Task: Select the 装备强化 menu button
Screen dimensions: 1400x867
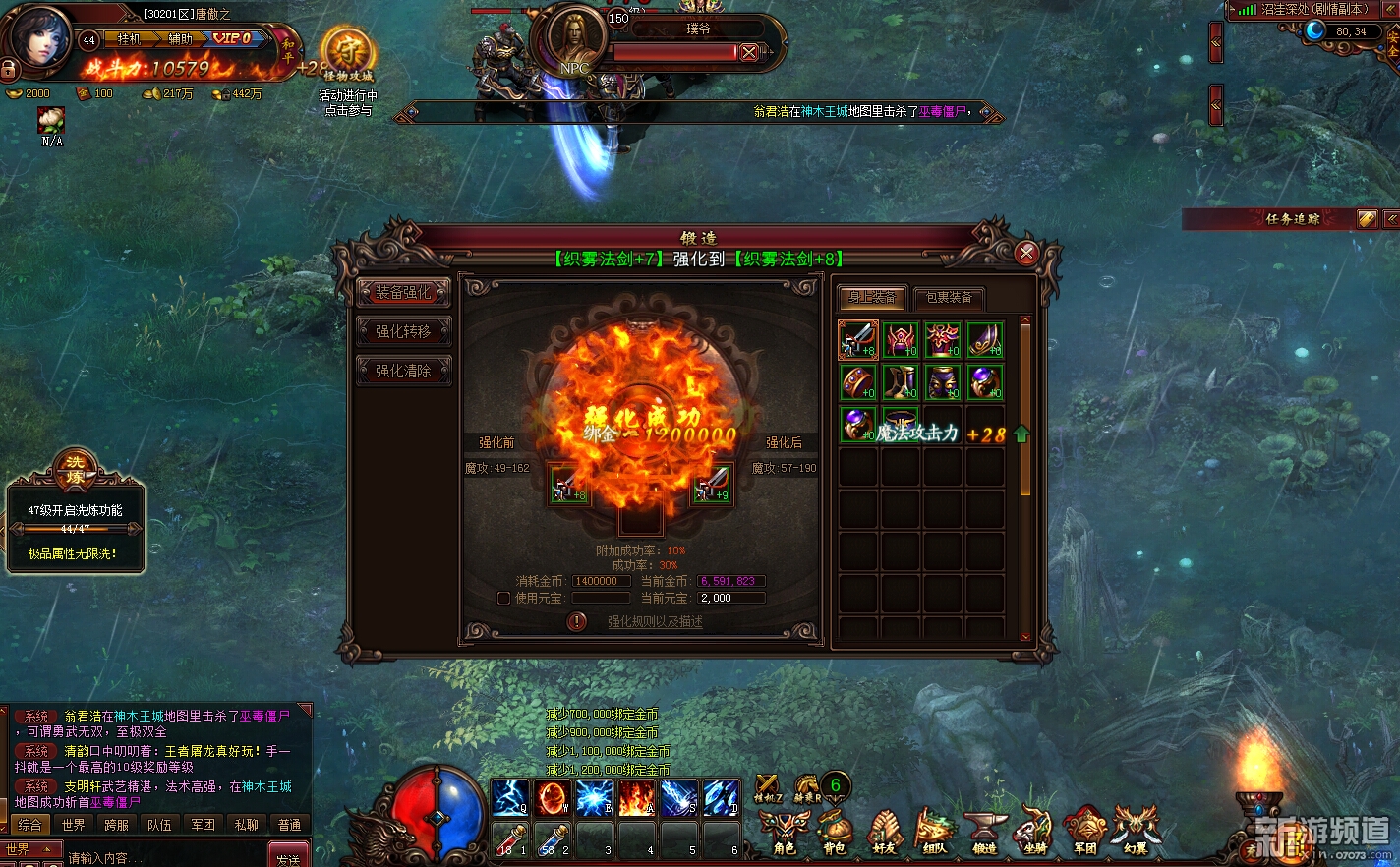Action: 403,292
